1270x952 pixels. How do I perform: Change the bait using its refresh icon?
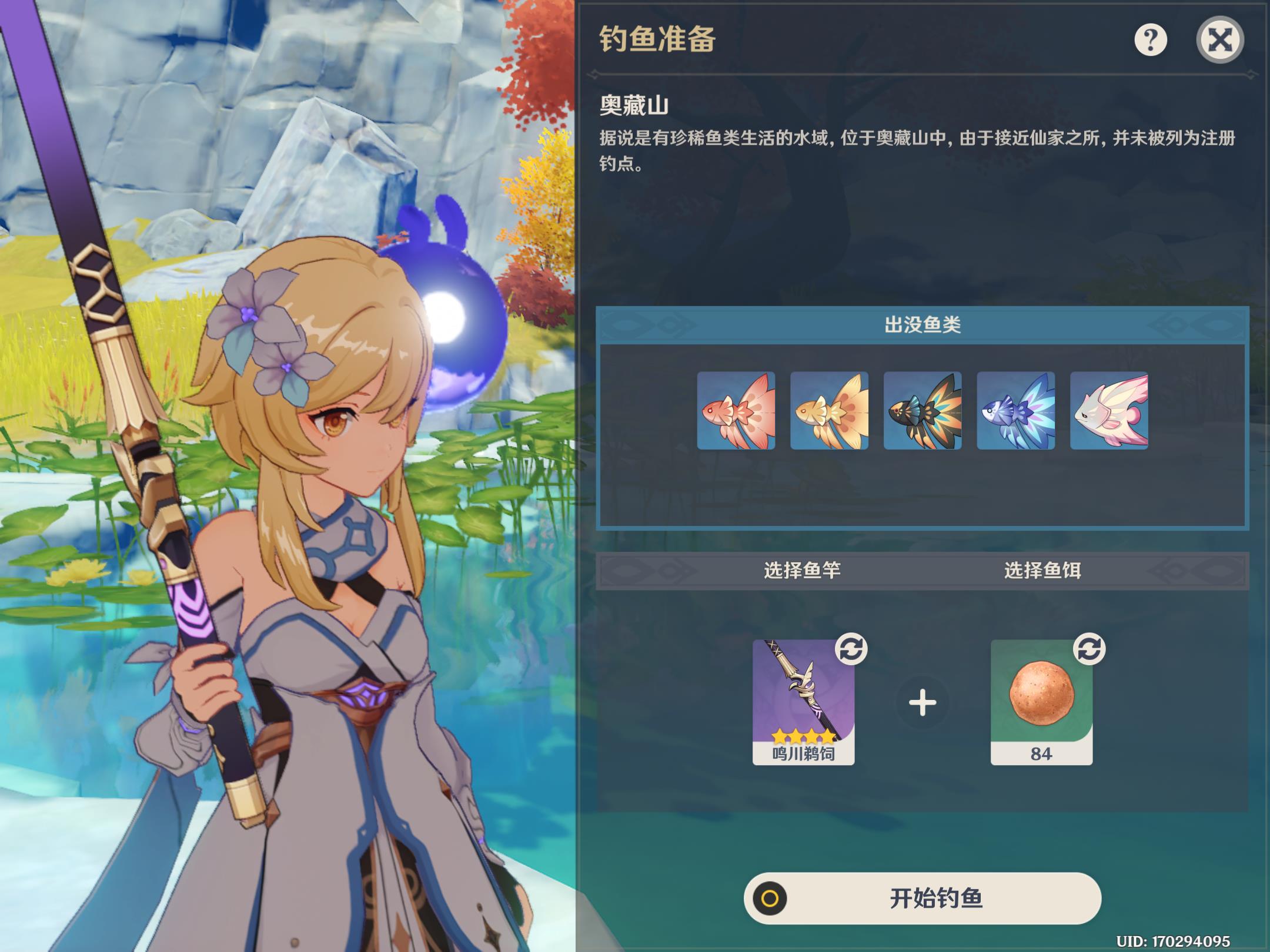[x=1089, y=649]
